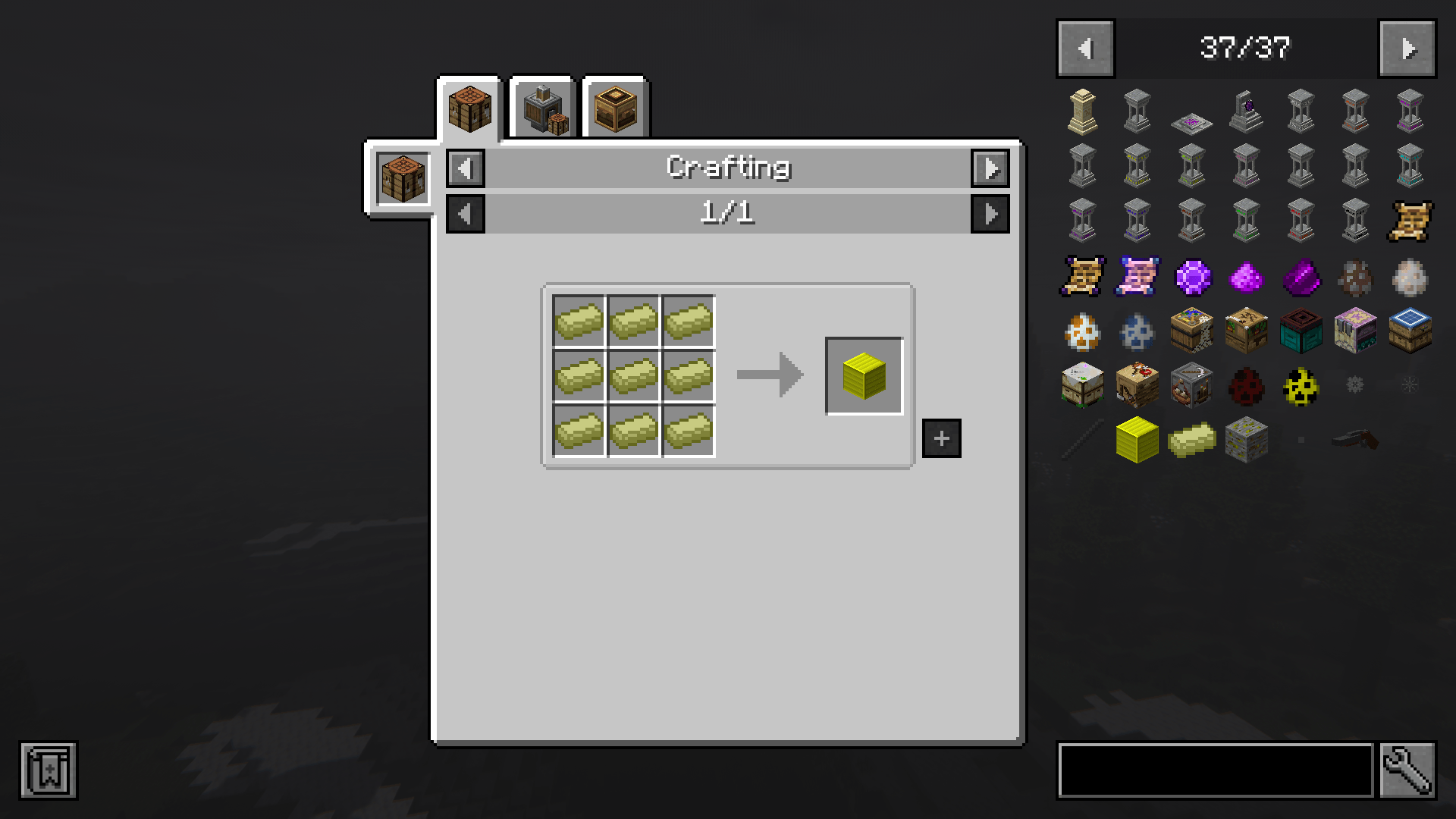This screenshot has height=819, width=1456.
Task: Click inside the item search field
Action: tap(1213, 770)
